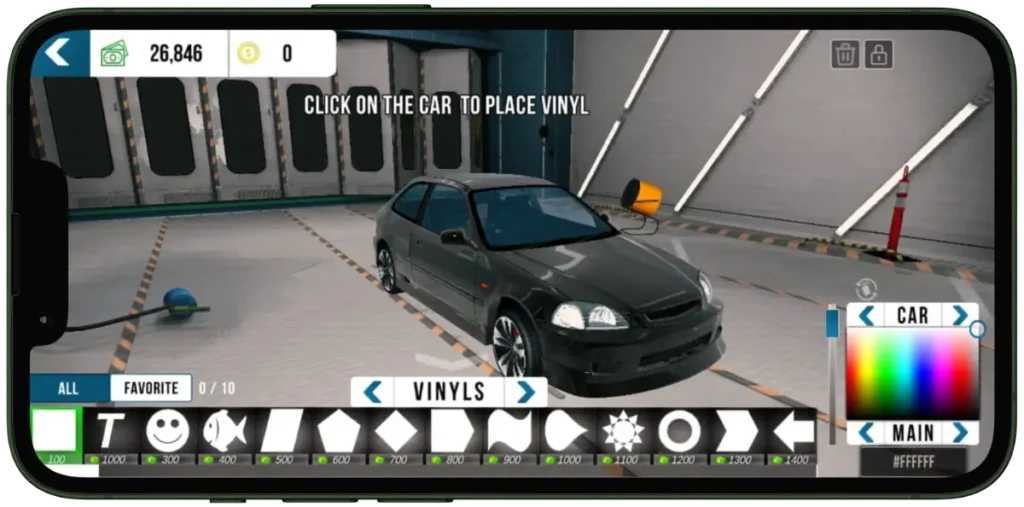The image size is (1024, 507).
Task: Click the previous arrow beside MAIN
Action: point(866,433)
